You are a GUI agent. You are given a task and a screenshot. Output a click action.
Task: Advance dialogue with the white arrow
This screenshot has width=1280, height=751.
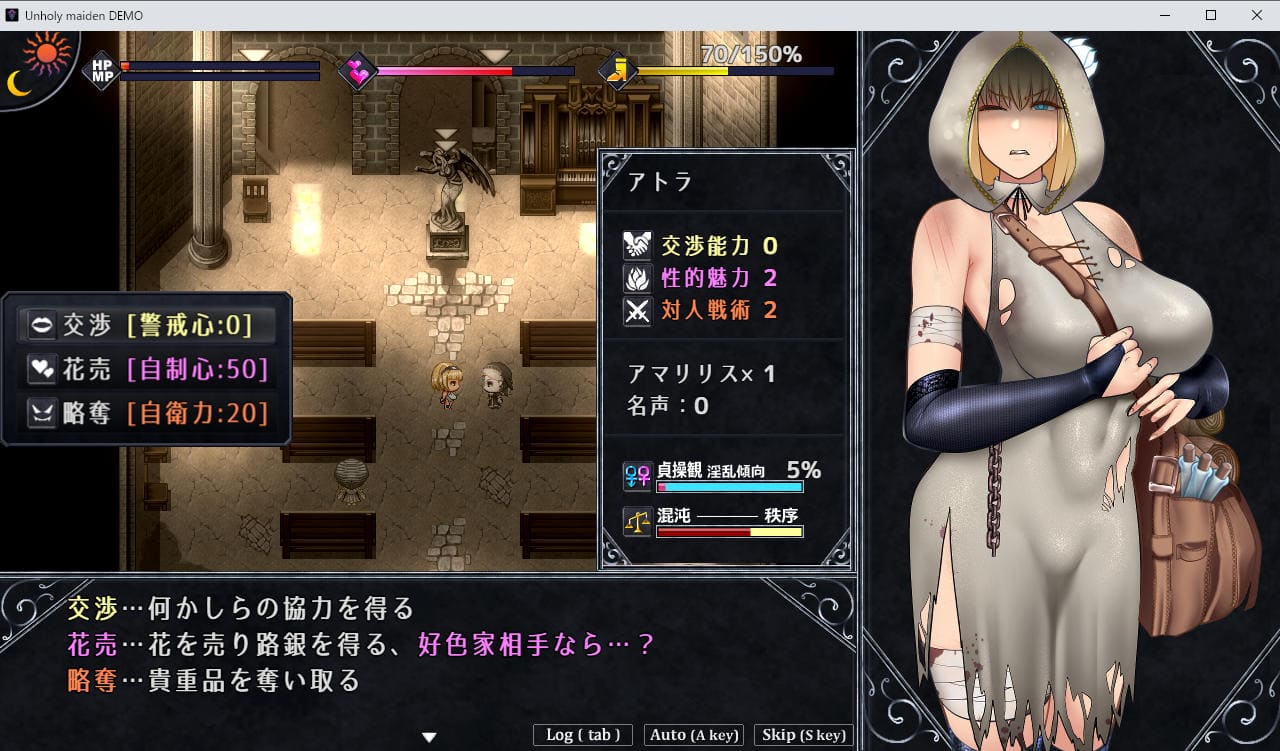click(429, 737)
